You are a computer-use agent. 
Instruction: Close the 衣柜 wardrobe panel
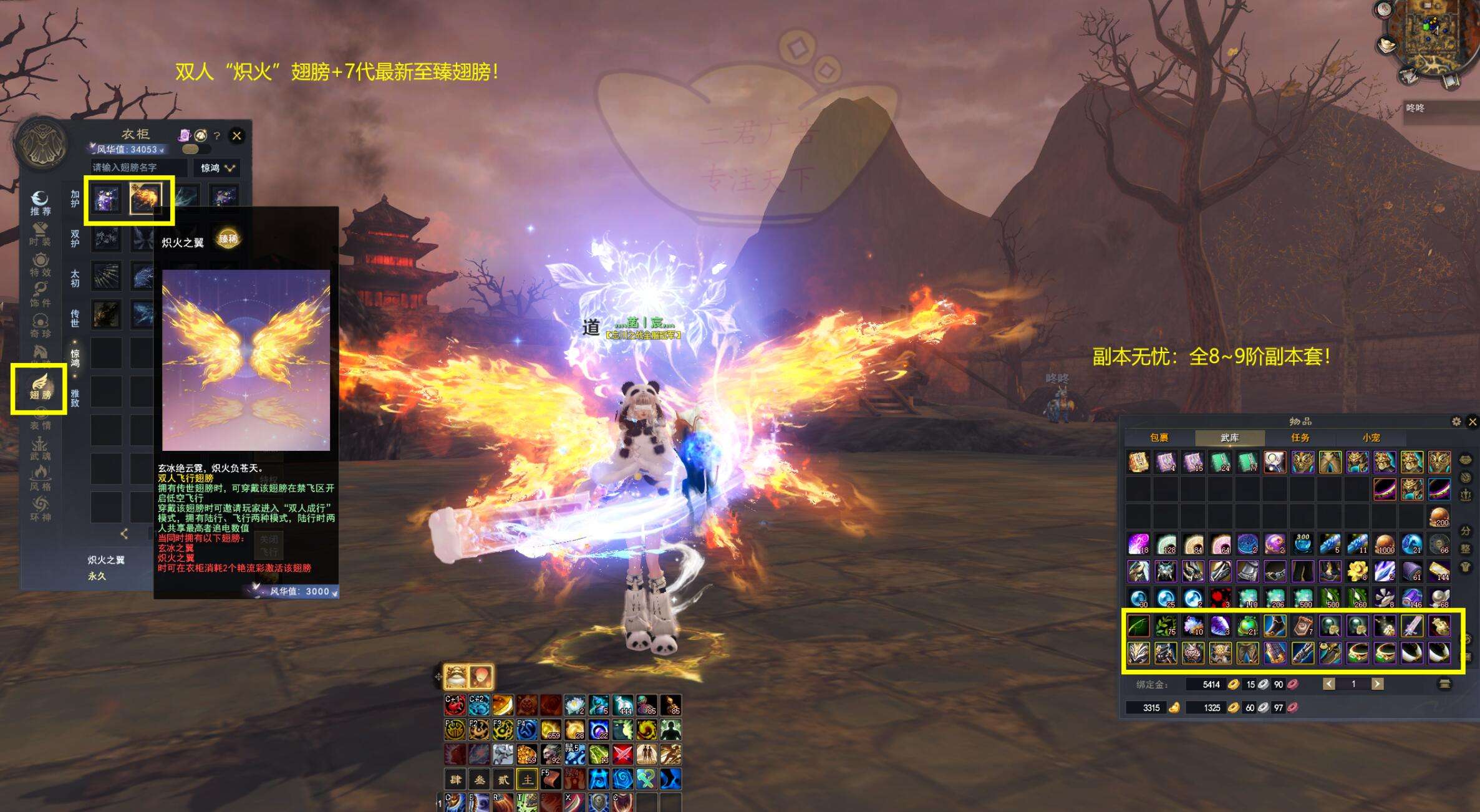(x=236, y=135)
